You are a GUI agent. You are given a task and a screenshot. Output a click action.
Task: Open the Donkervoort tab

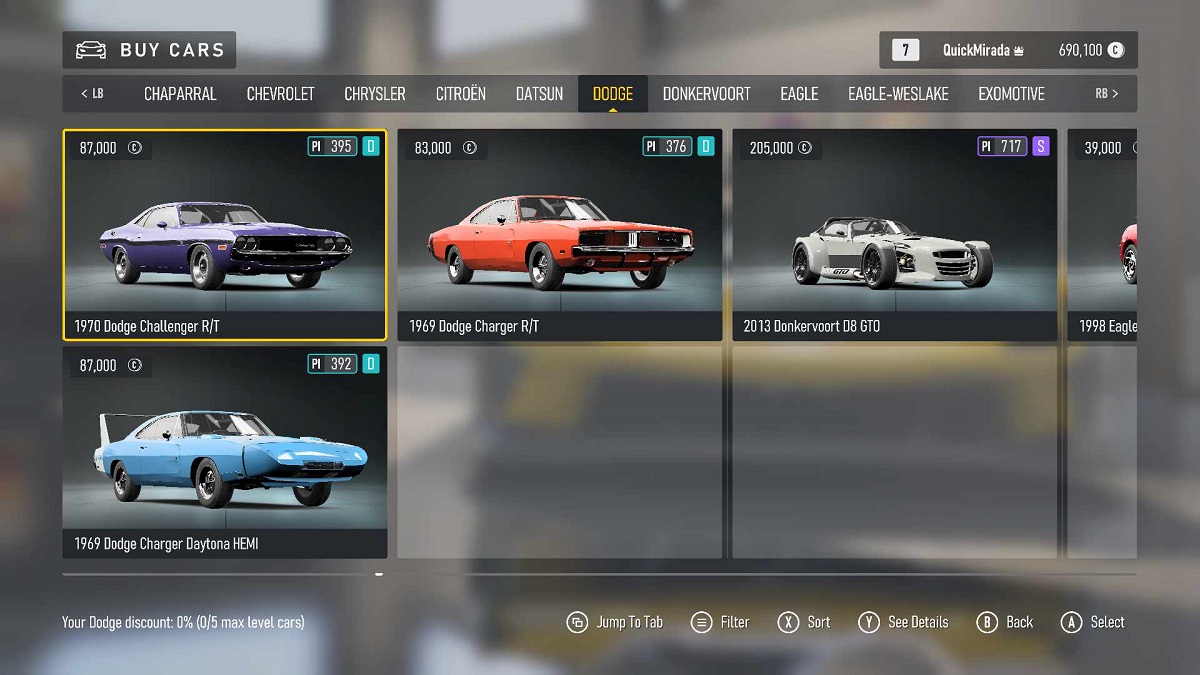pyautogui.click(x=706, y=94)
